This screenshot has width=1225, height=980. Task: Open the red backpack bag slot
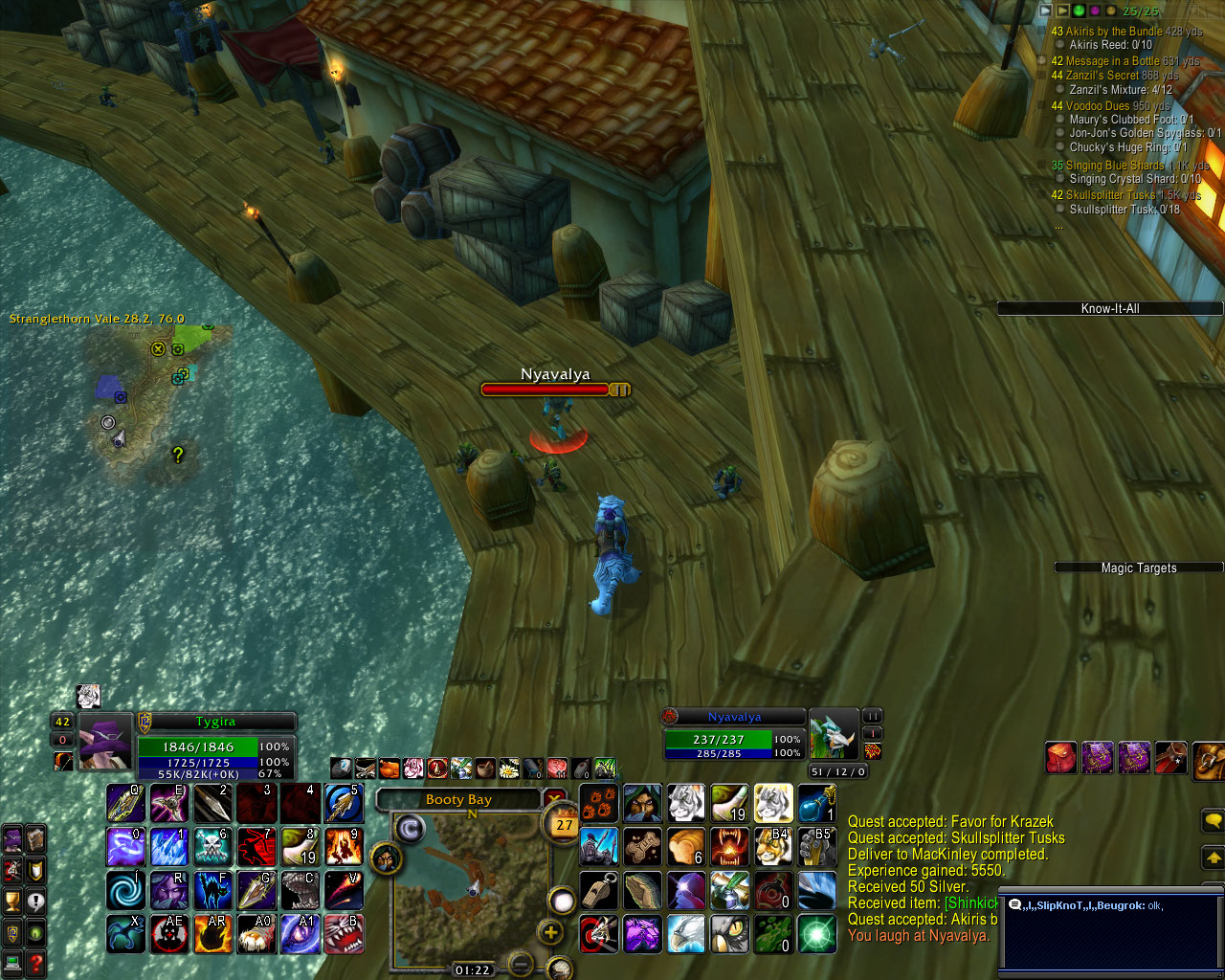1060,758
